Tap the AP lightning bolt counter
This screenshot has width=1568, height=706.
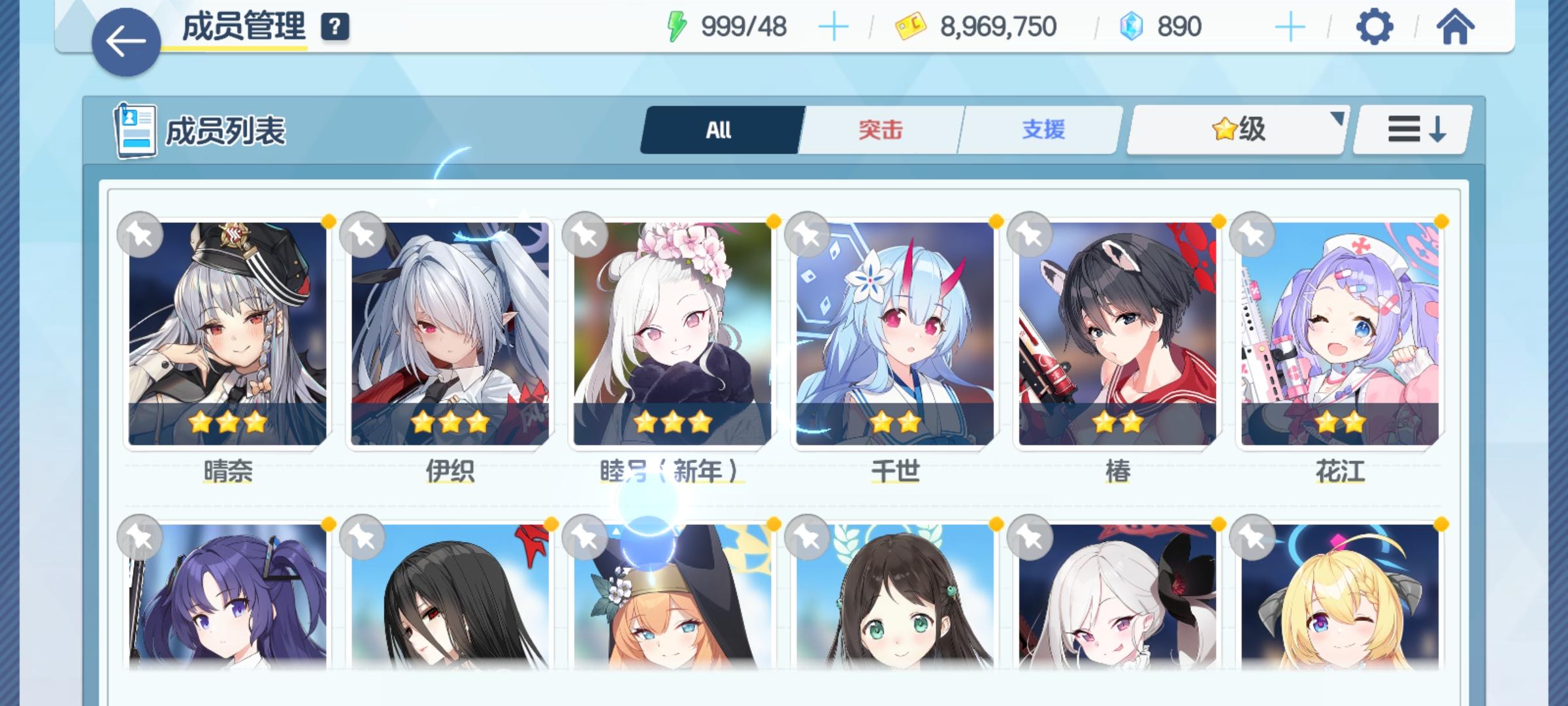676,26
